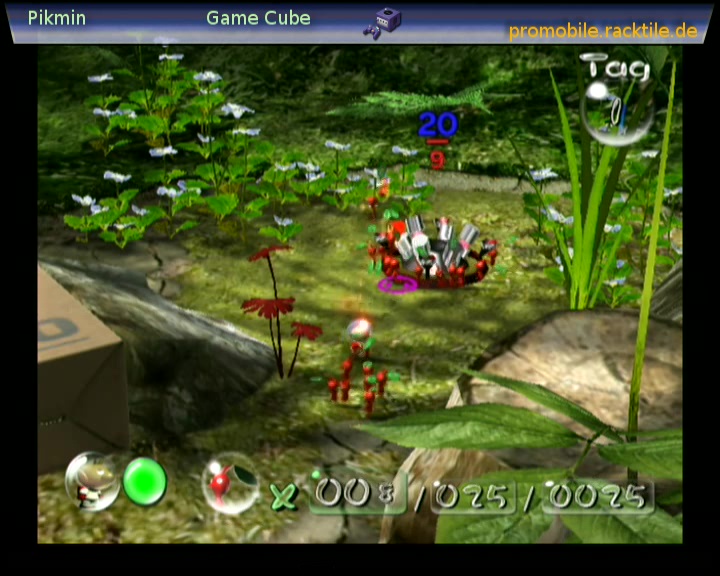The height and width of the screenshot is (576, 720).
Task: Click the day sun meter bubble
Action: [x=616, y=110]
